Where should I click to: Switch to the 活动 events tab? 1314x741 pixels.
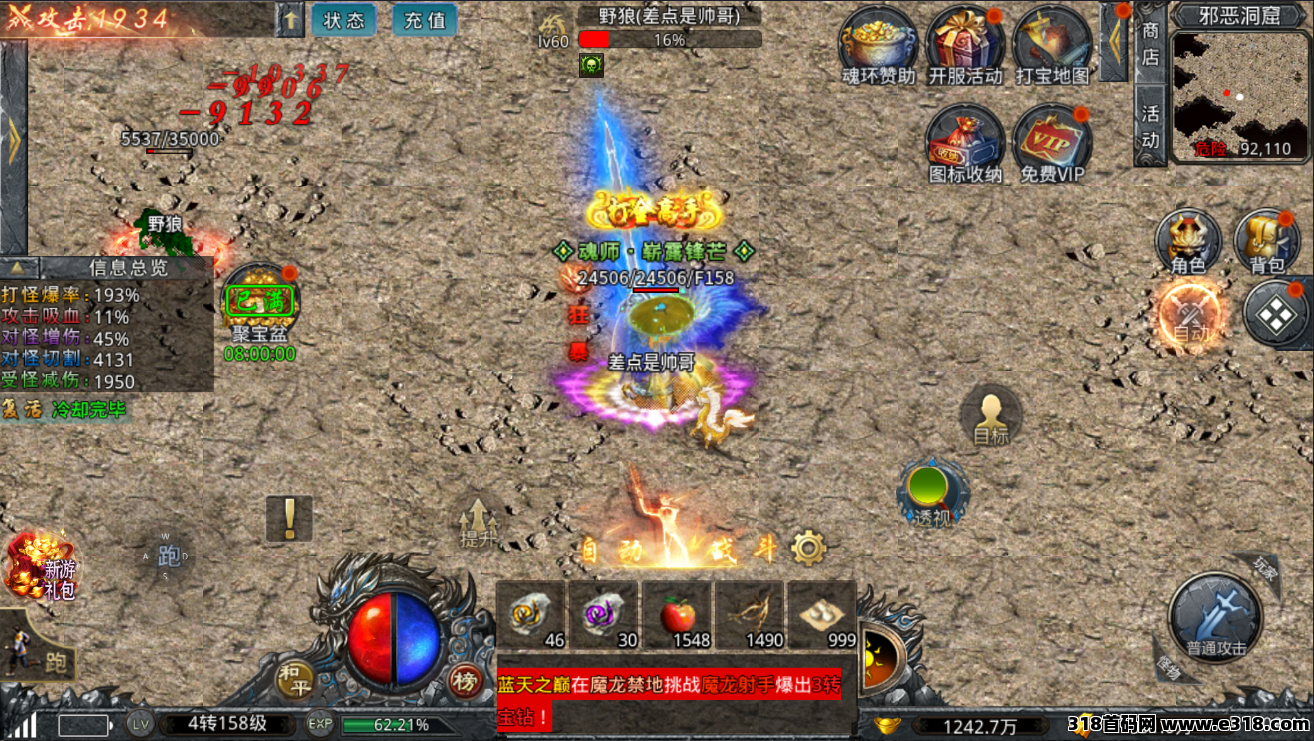(1151, 126)
